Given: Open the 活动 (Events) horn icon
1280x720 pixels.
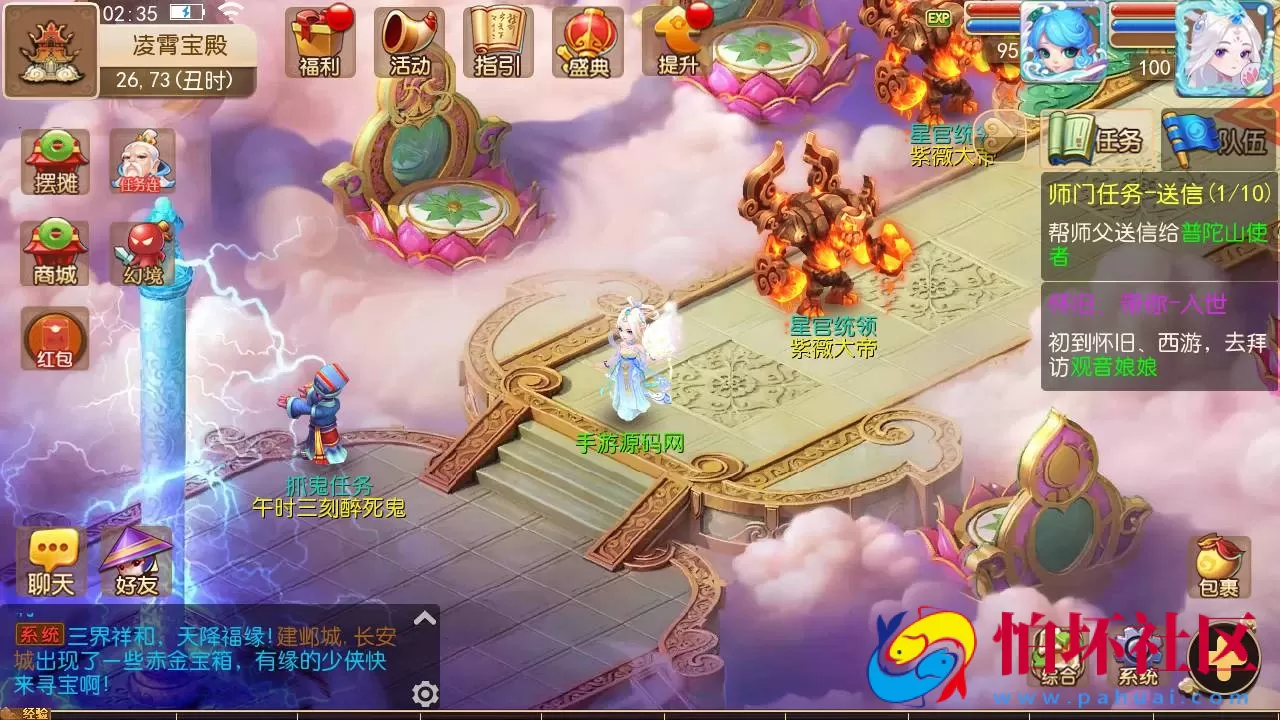Looking at the screenshot, I should point(410,40).
